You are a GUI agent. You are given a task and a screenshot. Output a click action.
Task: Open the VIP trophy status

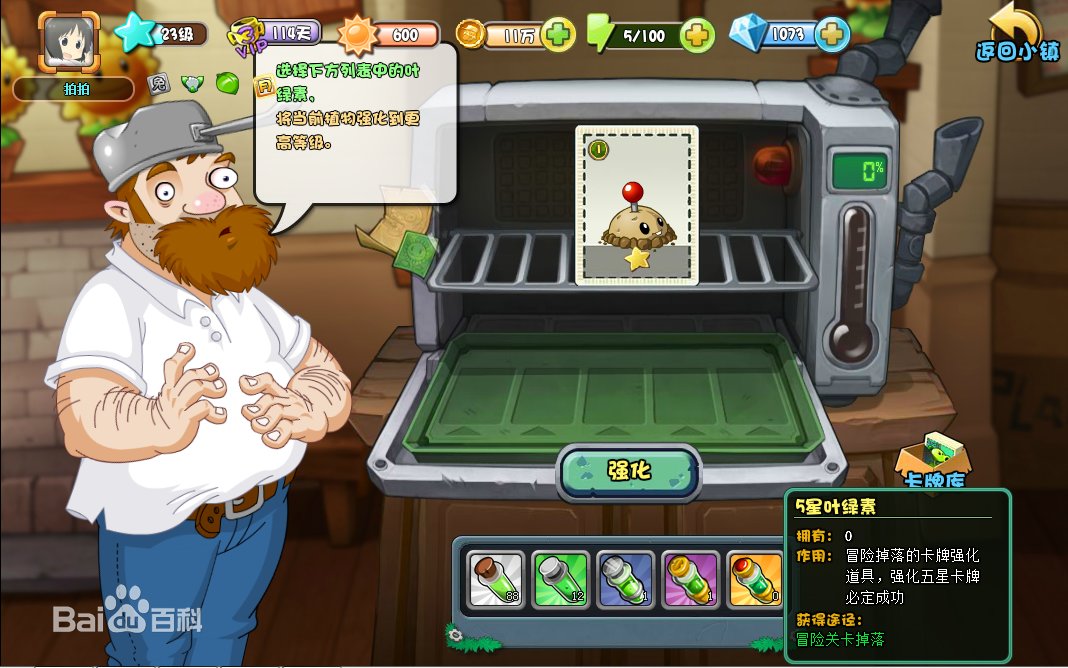[x=248, y=34]
